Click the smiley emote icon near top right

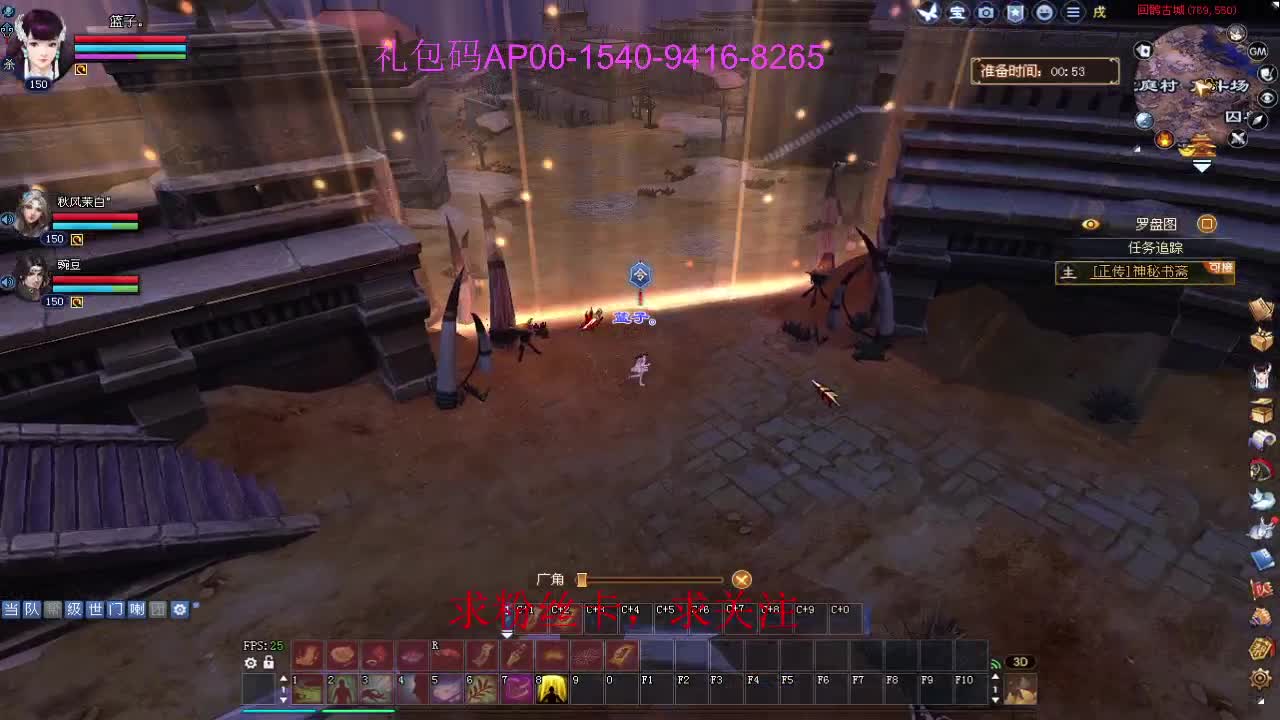point(1044,12)
